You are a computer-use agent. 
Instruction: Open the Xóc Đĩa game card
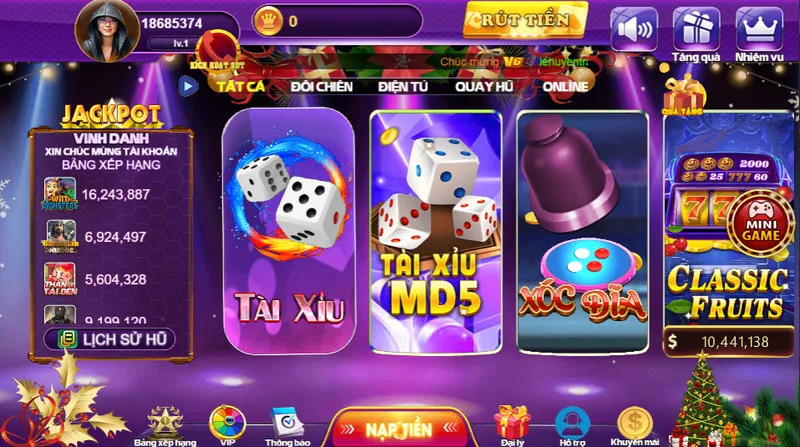click(581, 228)
